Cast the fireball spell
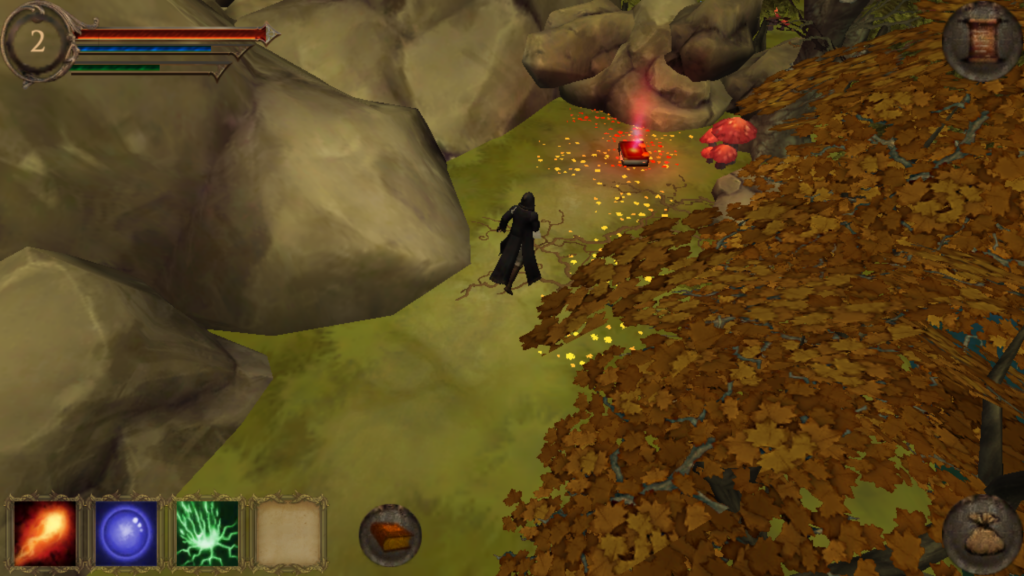Image resolution: width=1024 pixels, height=576 pixels. click(45, 533)
